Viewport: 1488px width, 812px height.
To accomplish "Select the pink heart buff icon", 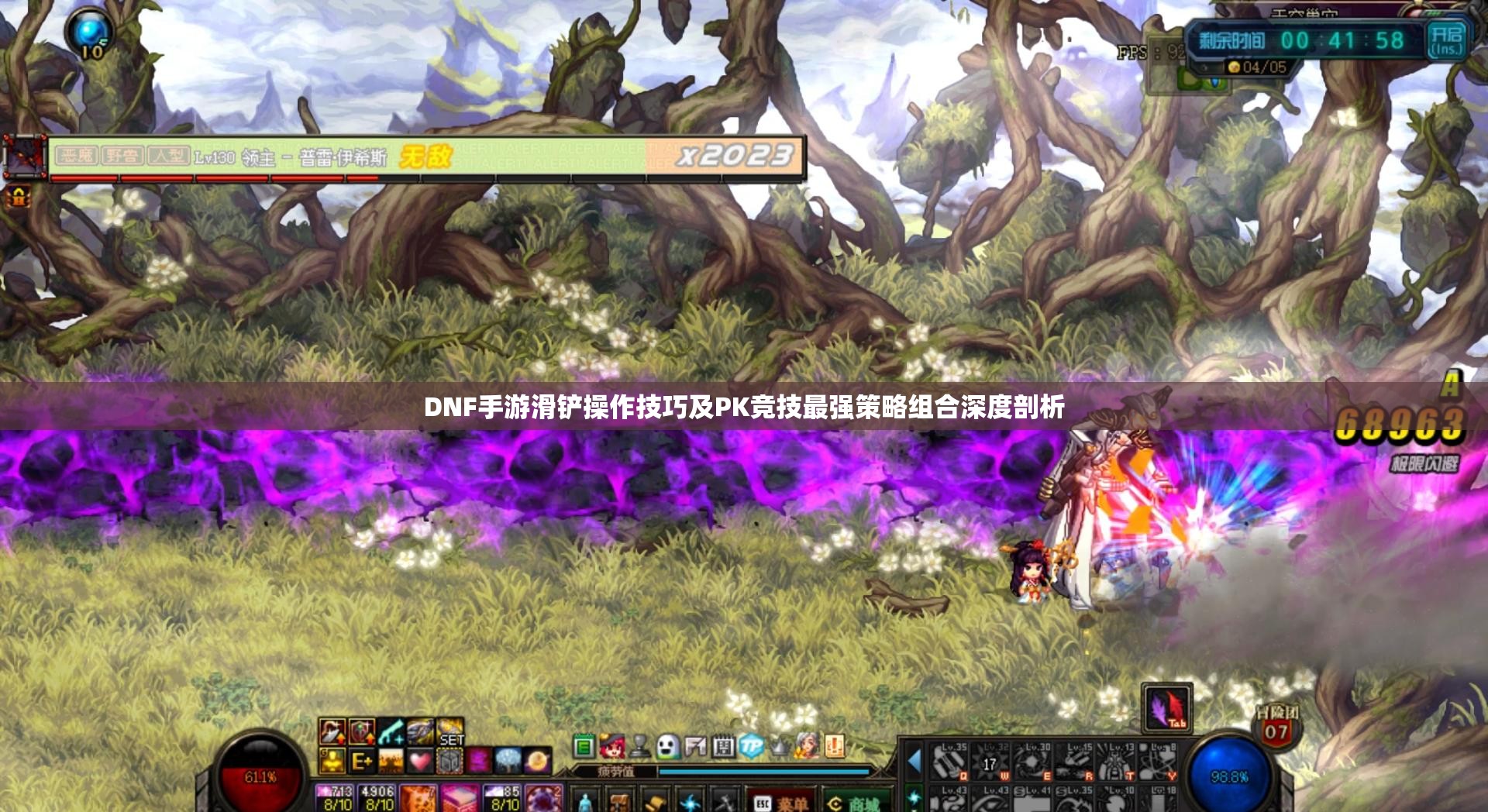I will click(x=420, y=761).
